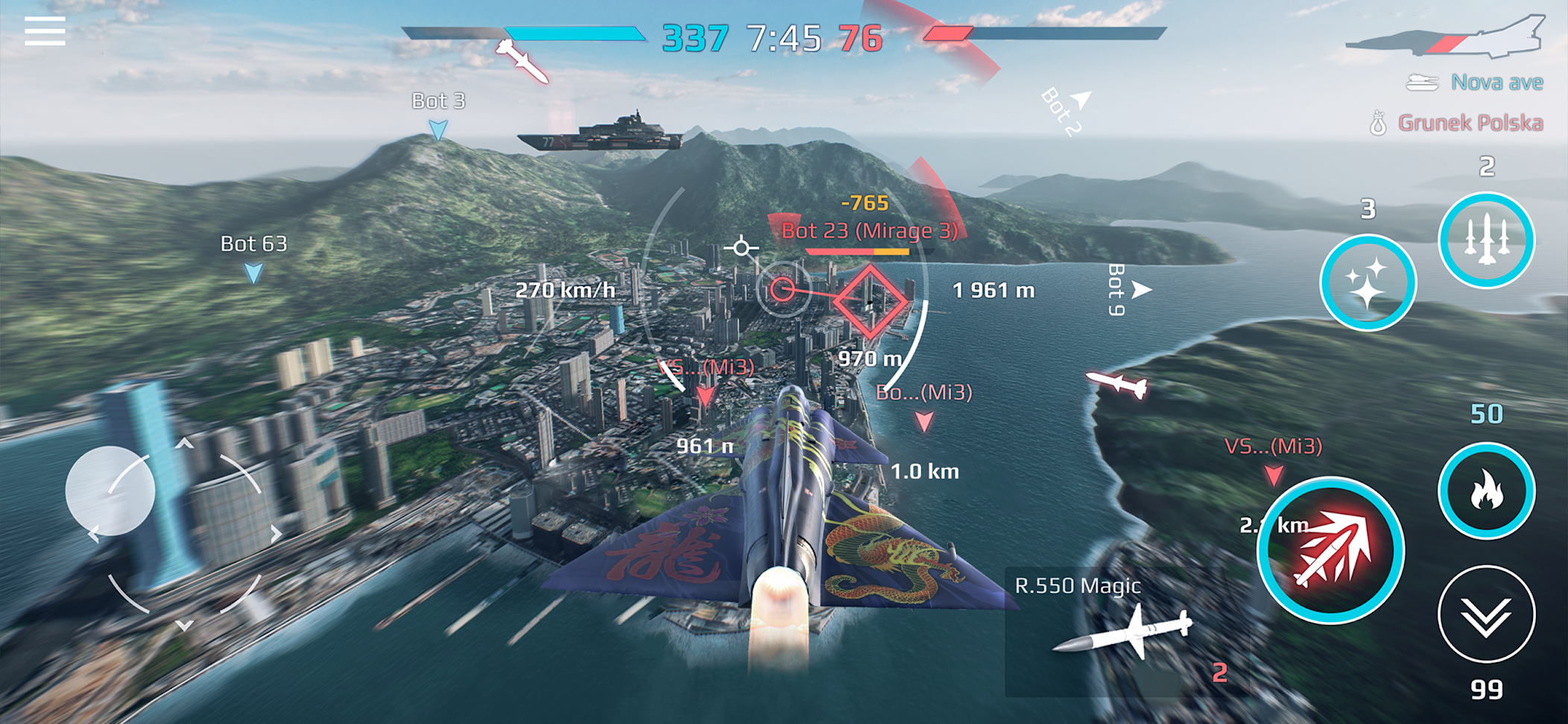Tap the aircraft damage silhouette indicator
1568x724 pixels.
1446,39
